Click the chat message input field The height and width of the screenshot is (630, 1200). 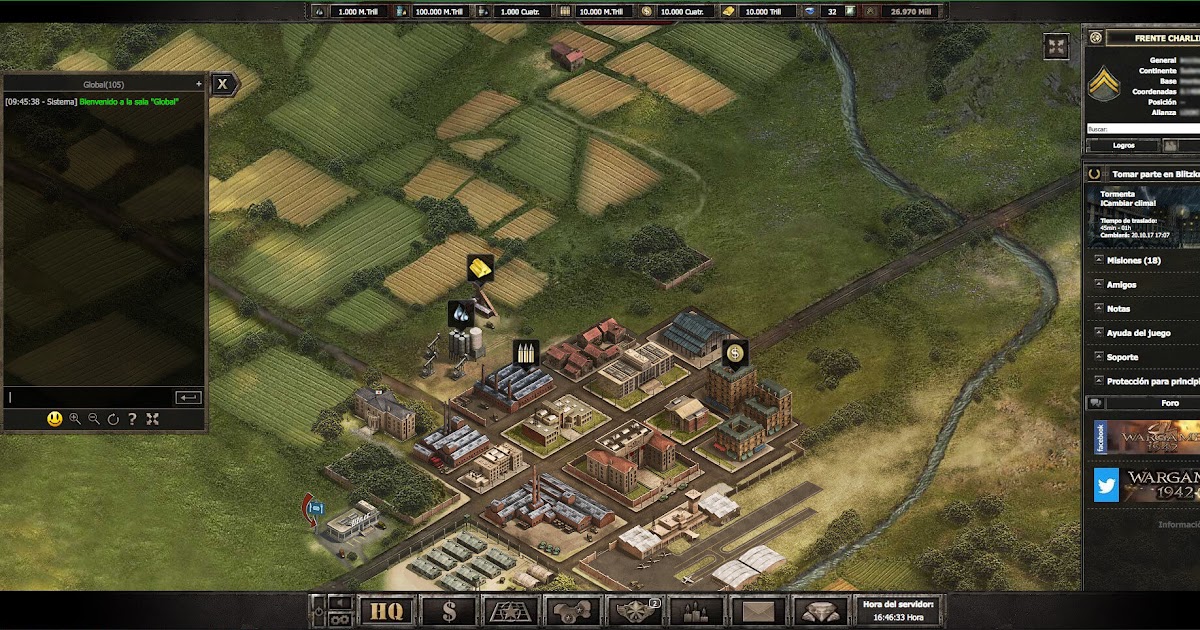(x=90, y=397)
